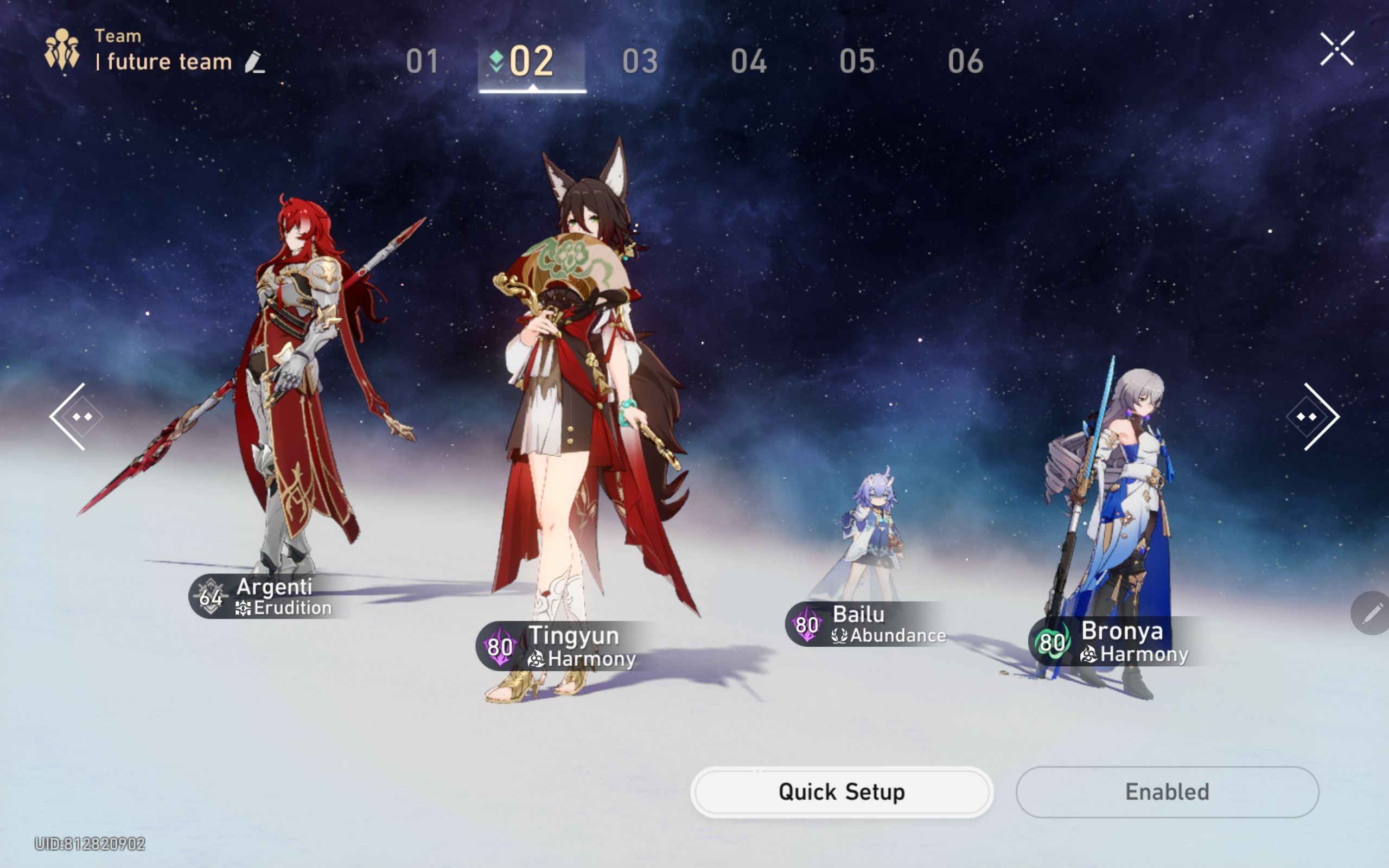The image size is (1389, 868).
Task: Open team tab 06
Action: [966, 61]
